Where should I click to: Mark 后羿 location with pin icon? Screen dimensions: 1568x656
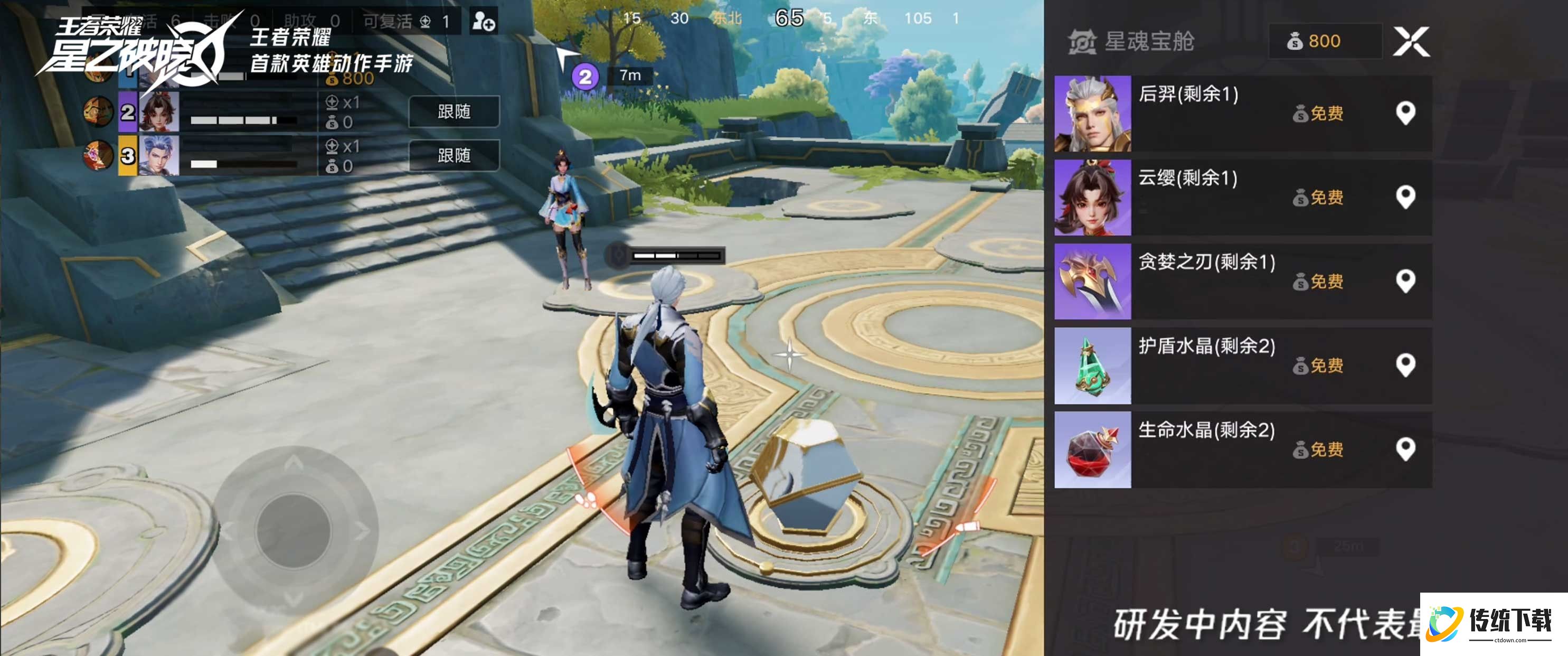pos(1405,113)
